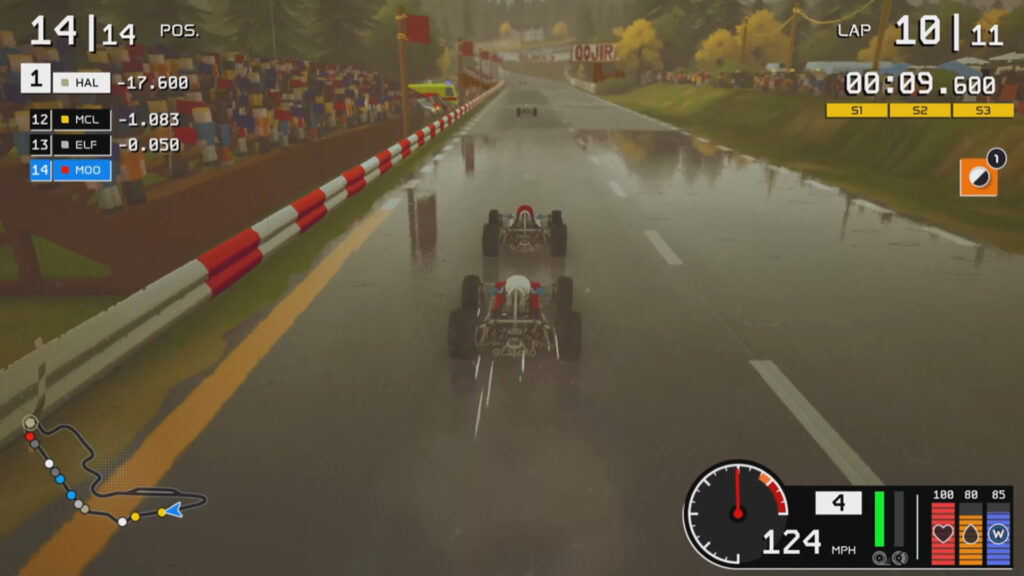
Task: Activate the orange boost item icon
Action: click(x=978, y=176)
